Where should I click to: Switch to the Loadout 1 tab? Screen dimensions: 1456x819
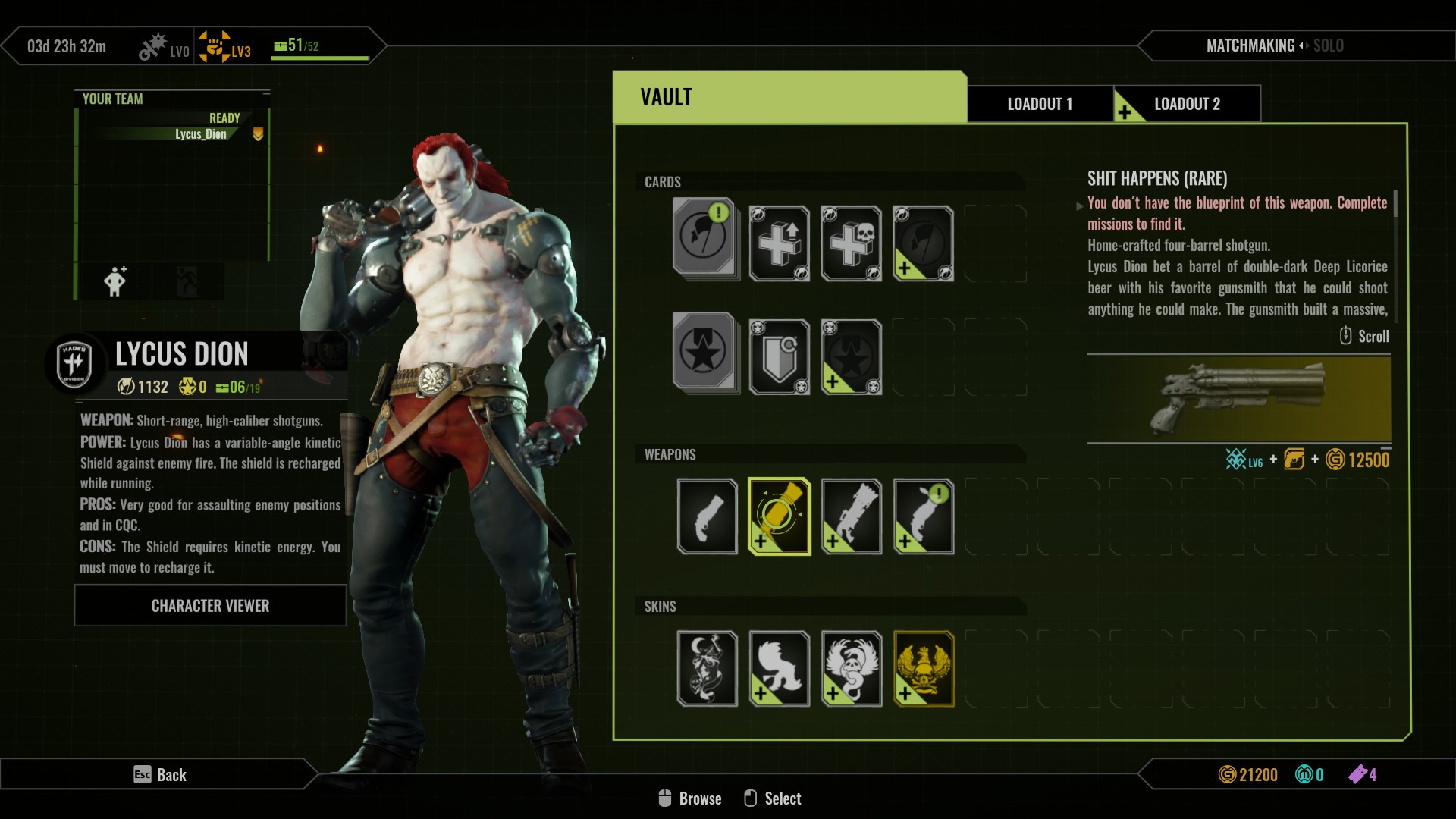[x=1040, y=104]
